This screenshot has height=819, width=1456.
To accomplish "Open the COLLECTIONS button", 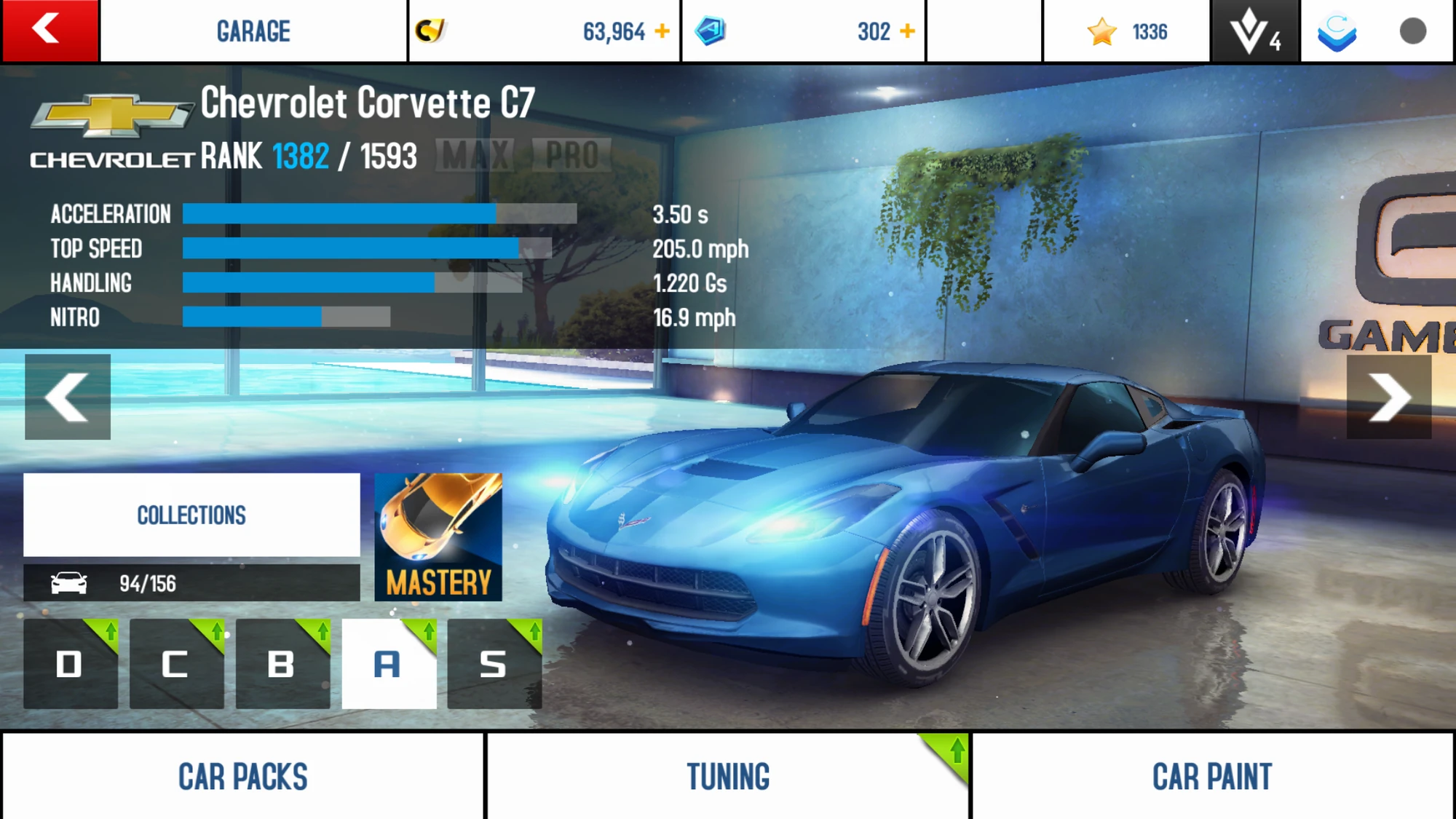I will coord(191,515).
